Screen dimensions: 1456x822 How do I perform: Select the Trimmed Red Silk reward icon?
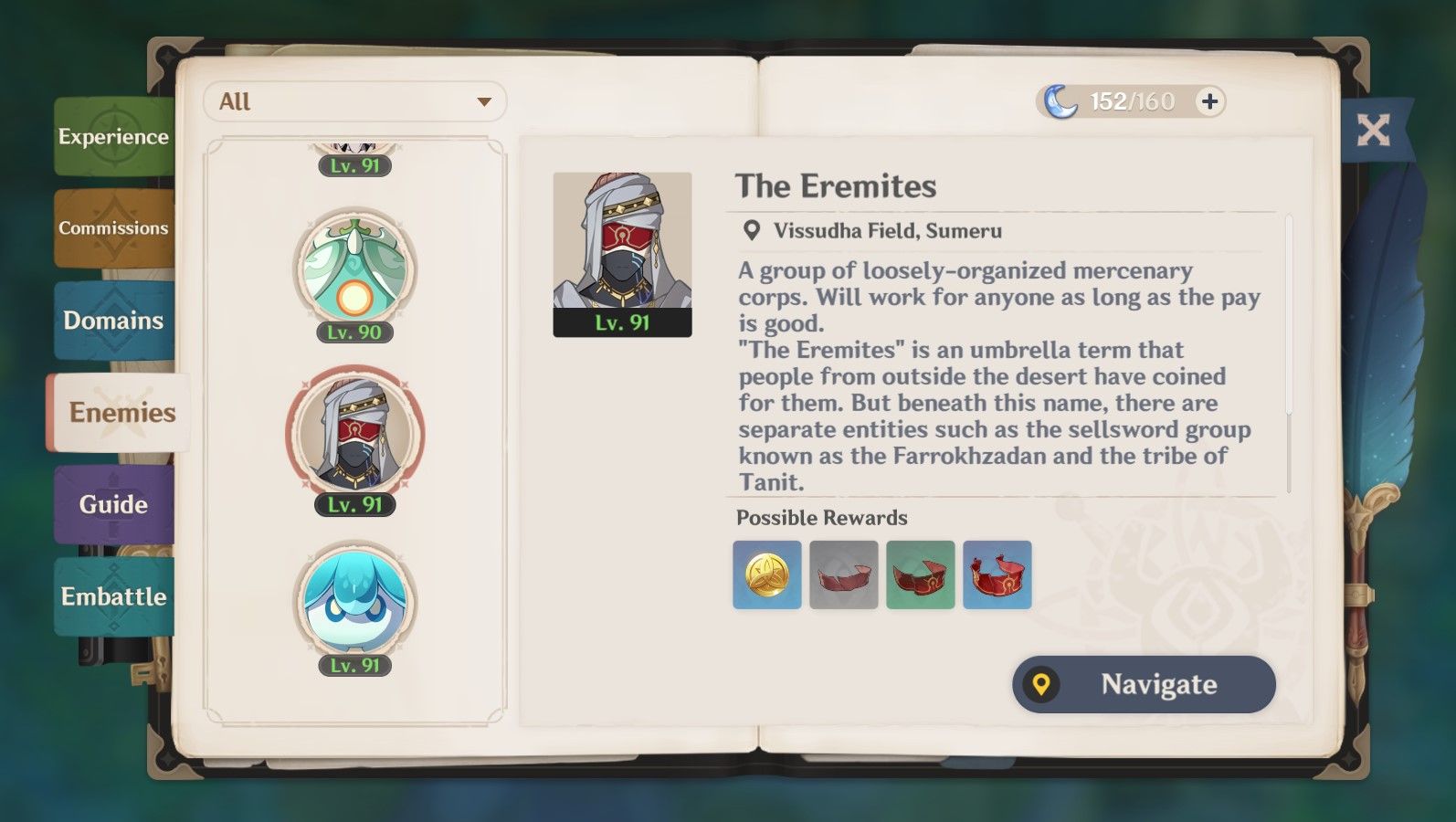click(x=921, y=574)
